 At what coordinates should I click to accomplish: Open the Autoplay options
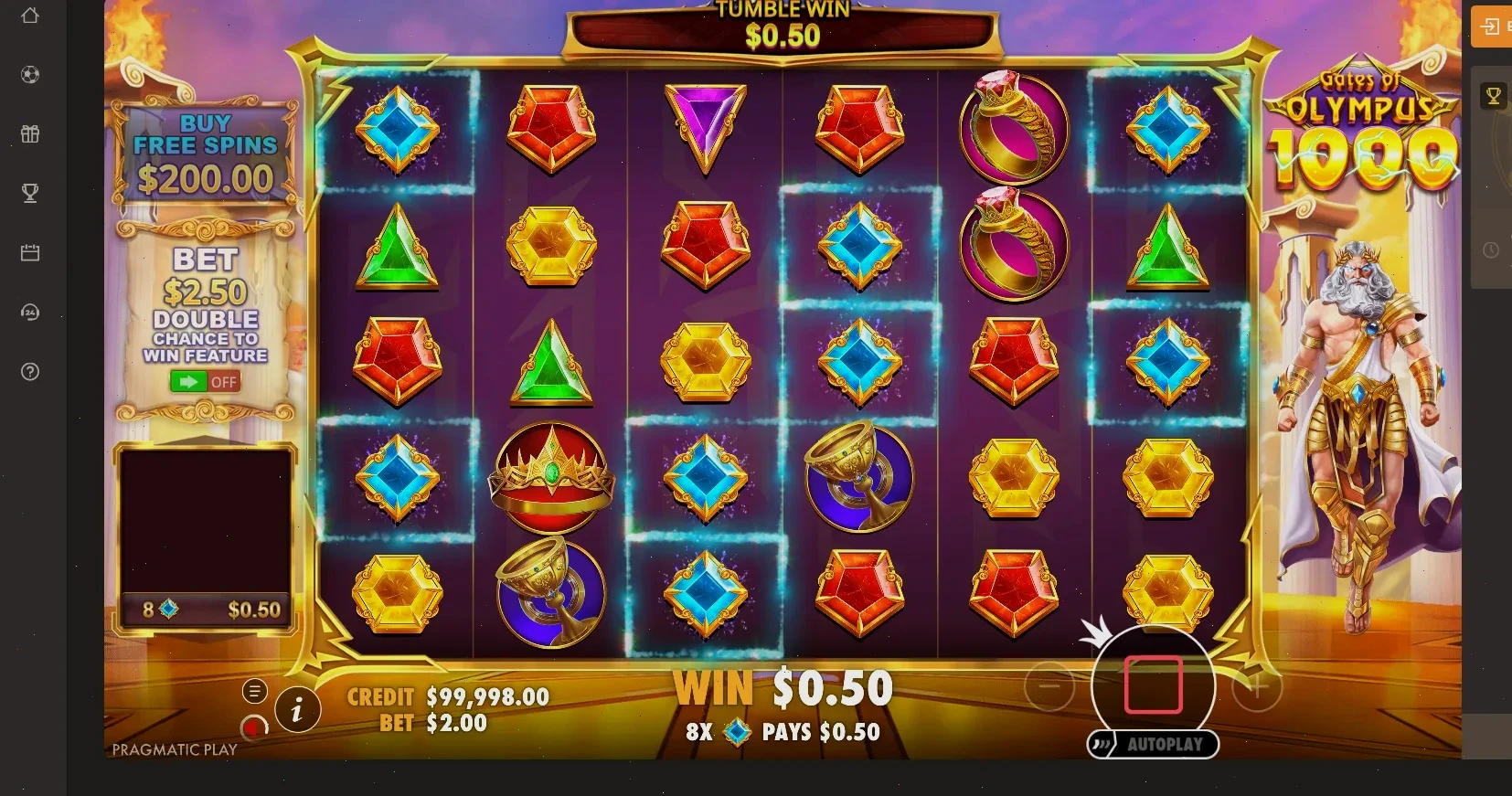point(1153,745)
